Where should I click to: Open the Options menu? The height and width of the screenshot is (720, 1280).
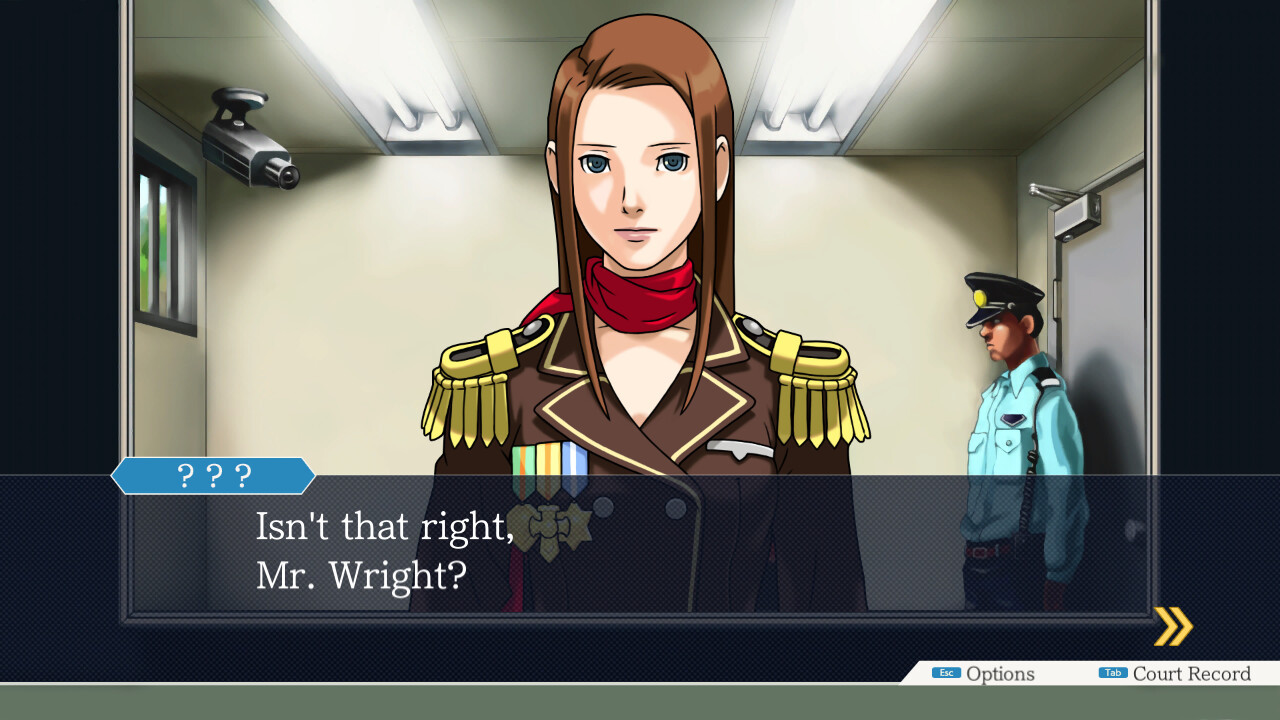click(984, 674)
